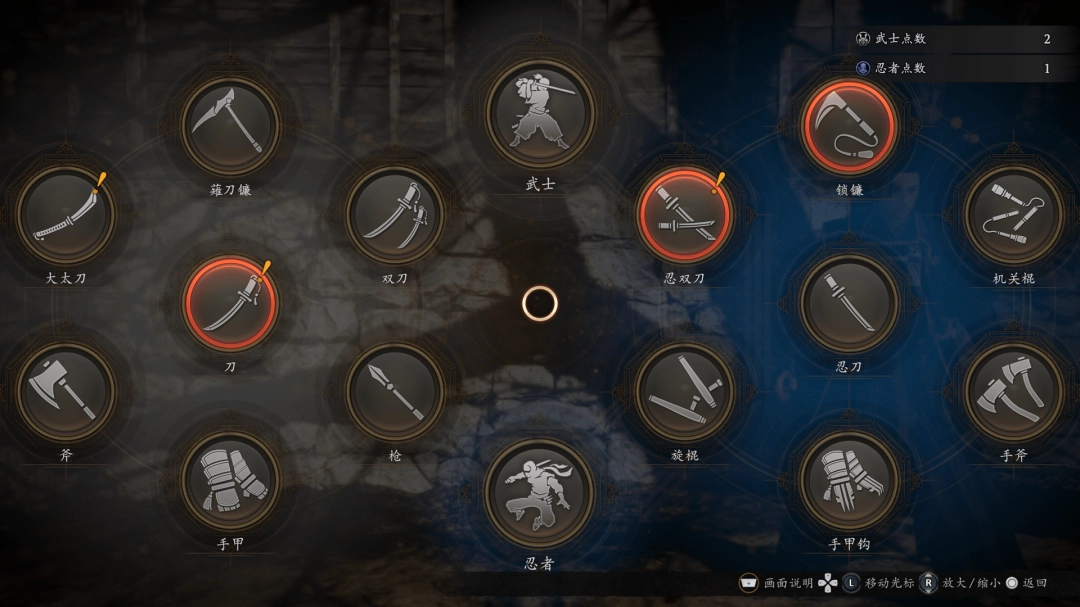The image size is (1080, 607).
Task: Open the 手甲钩 claw weapon node
Action: pos(849,481)
